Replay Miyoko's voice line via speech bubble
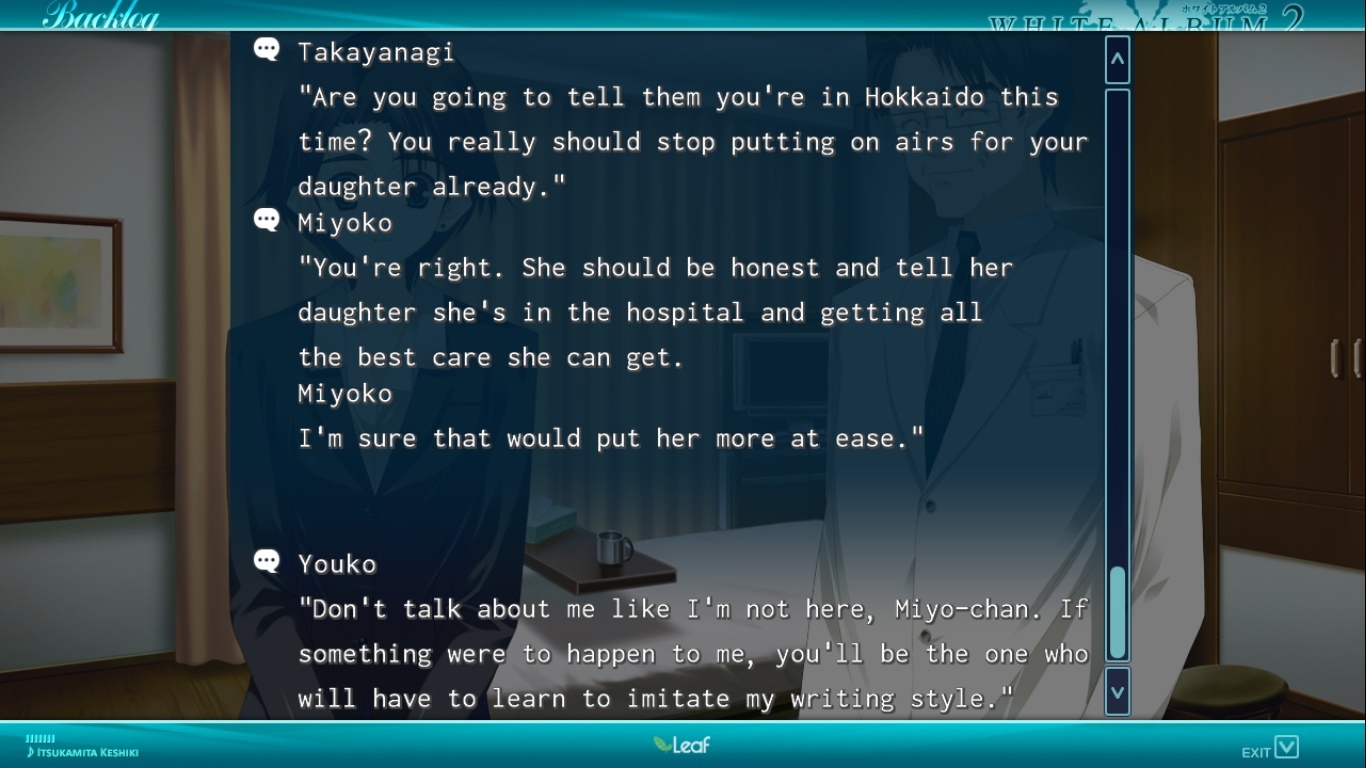The width and height of the screenshot is (1366, 768). [267, 220]
